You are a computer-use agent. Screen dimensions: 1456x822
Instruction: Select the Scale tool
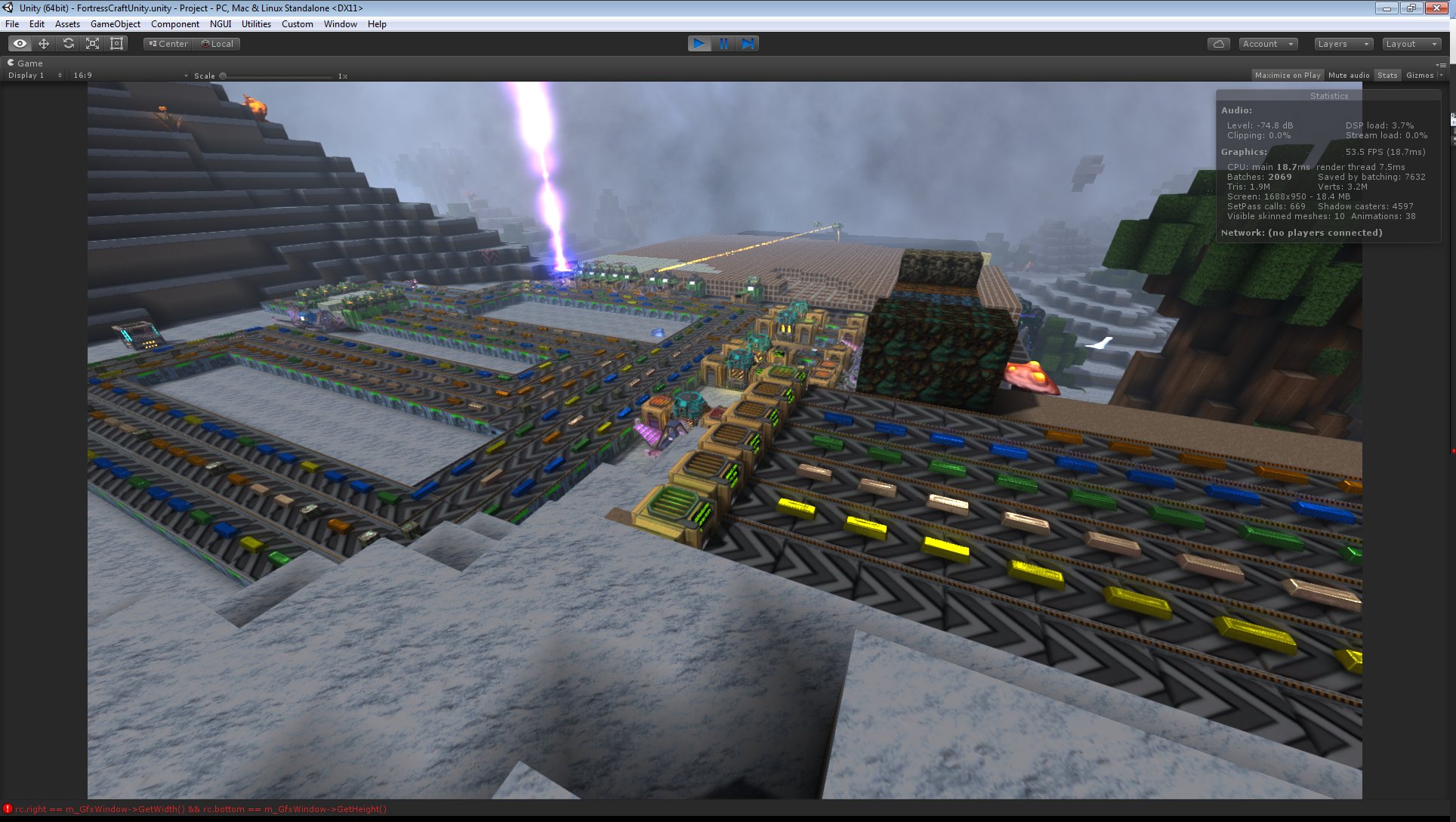92,43
